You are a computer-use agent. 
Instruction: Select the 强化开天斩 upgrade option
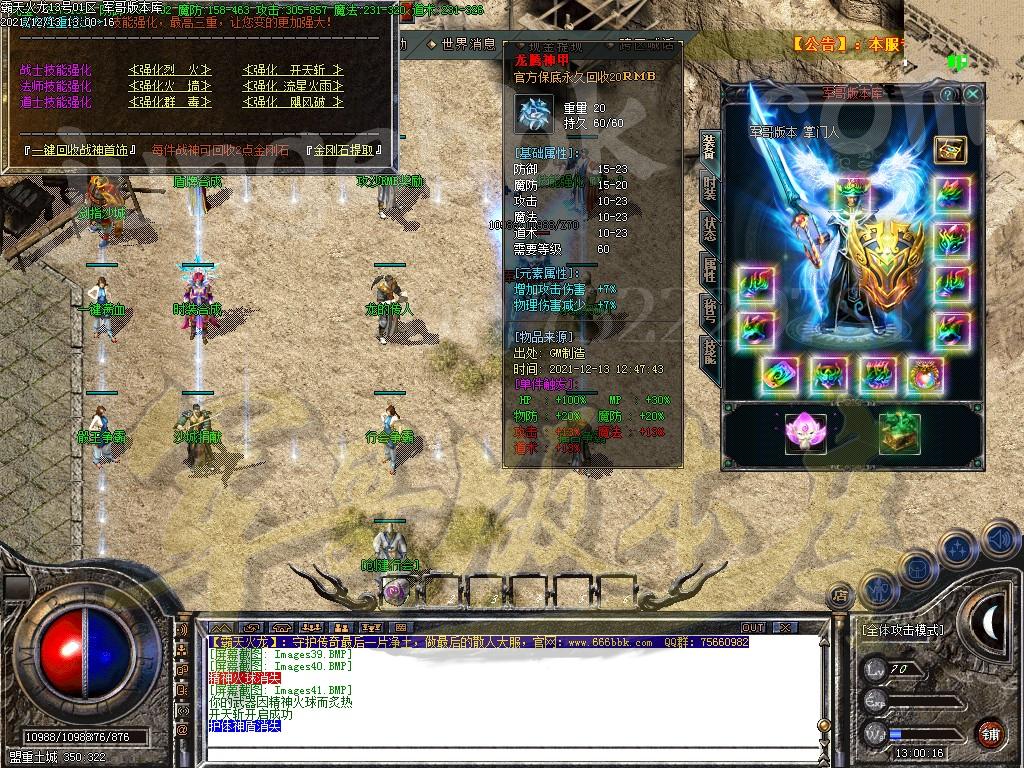[292, 70]
